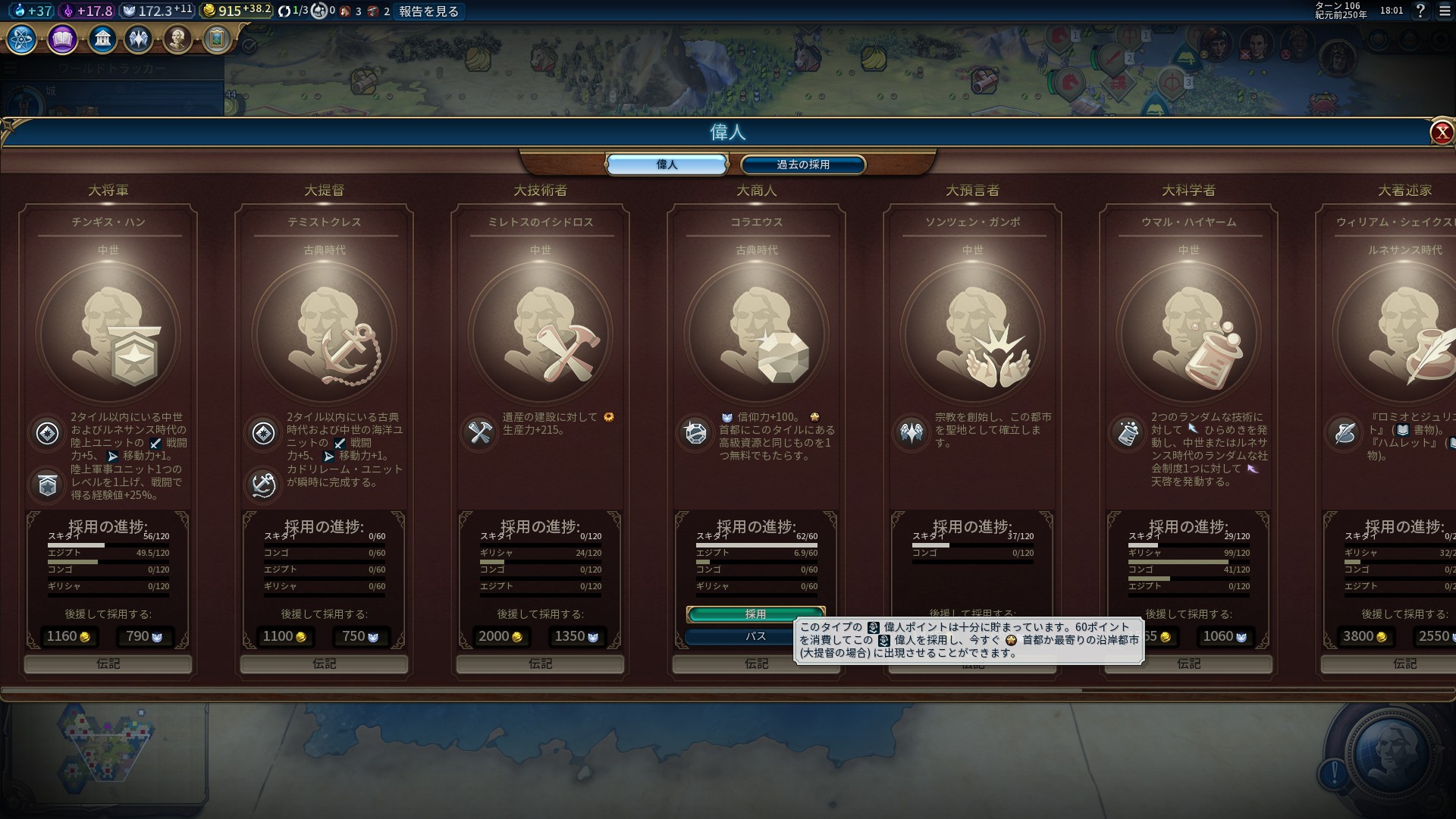
Task: Buy Great Admiral with 1100 gold
Action: coord(285,637)
